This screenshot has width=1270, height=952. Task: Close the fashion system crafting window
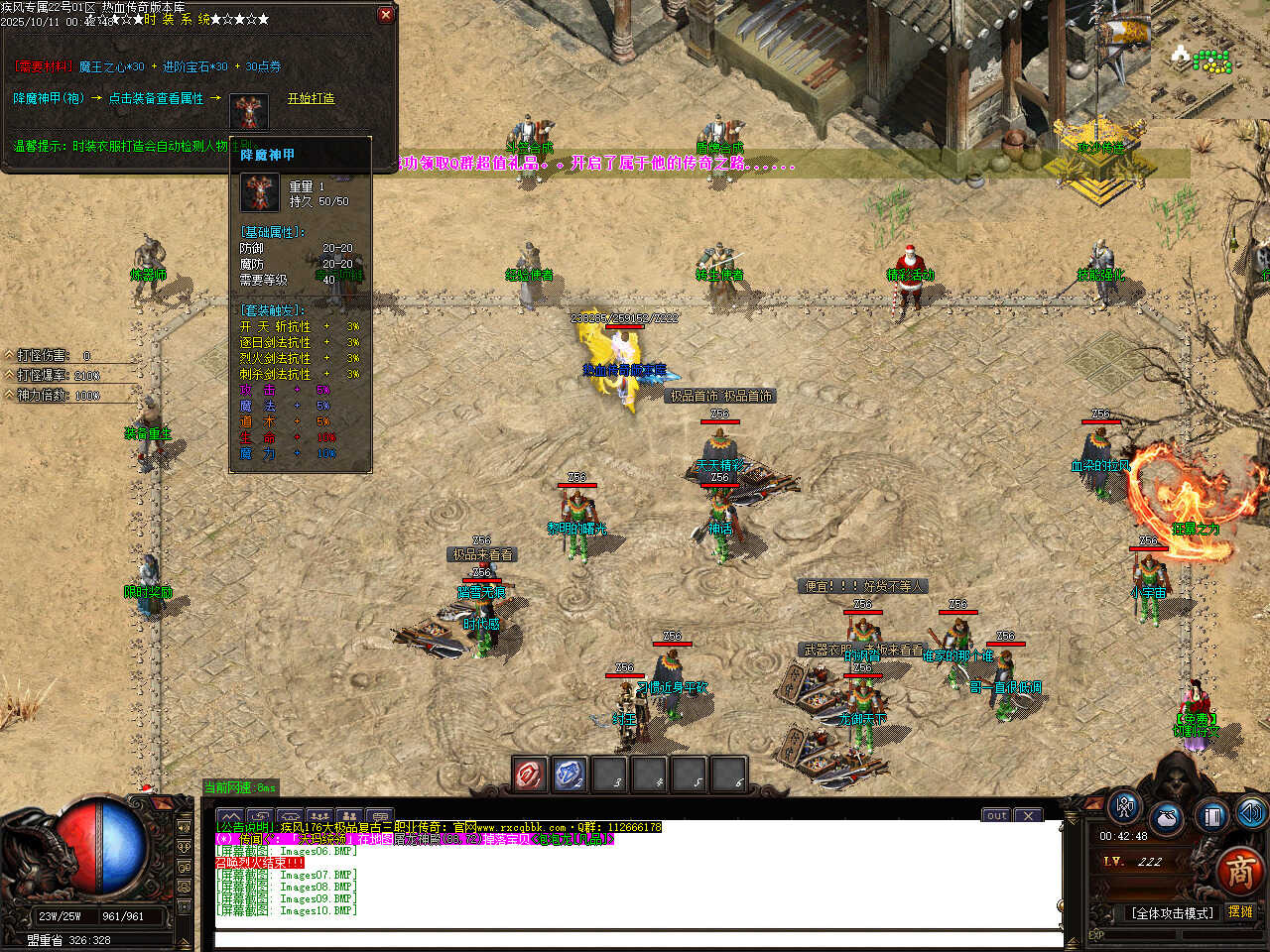coord(386,15)
